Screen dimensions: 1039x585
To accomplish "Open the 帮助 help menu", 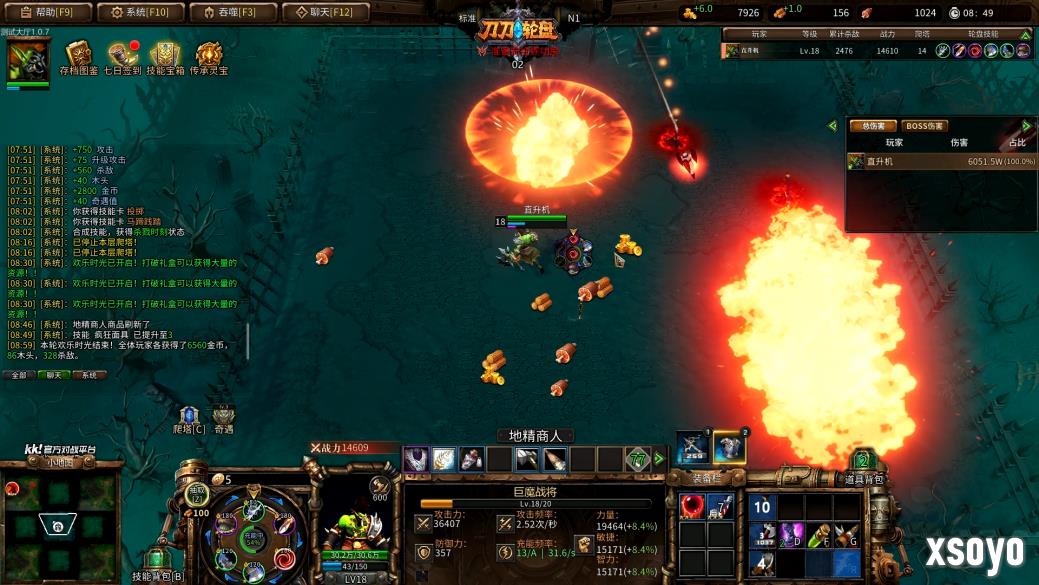I will [46, 12].
